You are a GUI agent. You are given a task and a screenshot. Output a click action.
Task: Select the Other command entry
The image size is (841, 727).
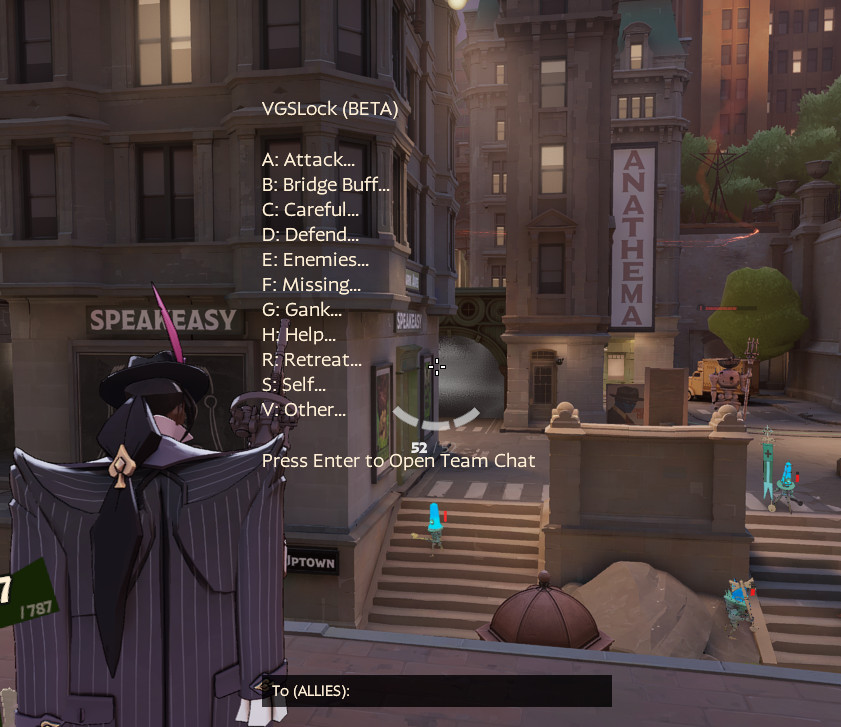point(304,410)
